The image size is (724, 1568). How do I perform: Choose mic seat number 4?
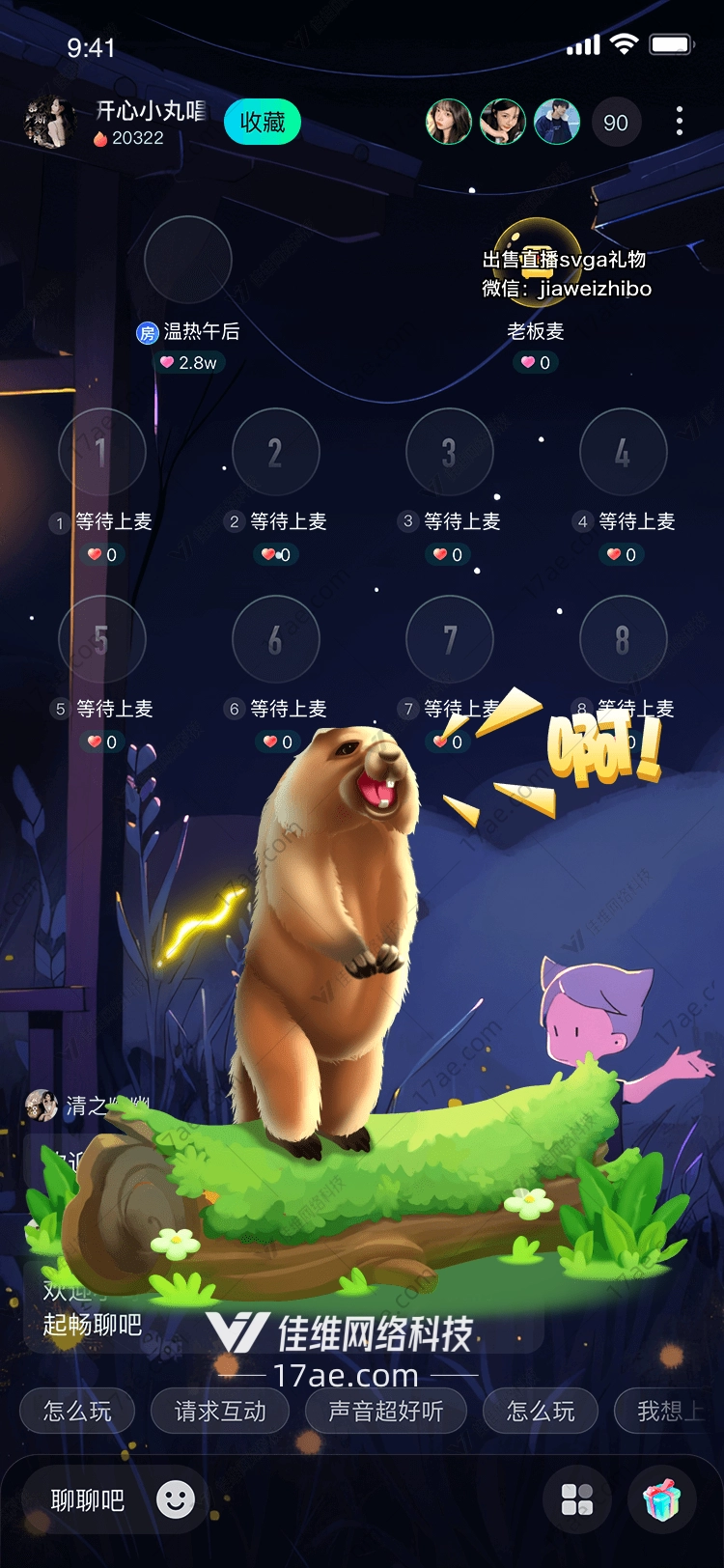pos(623,452)
